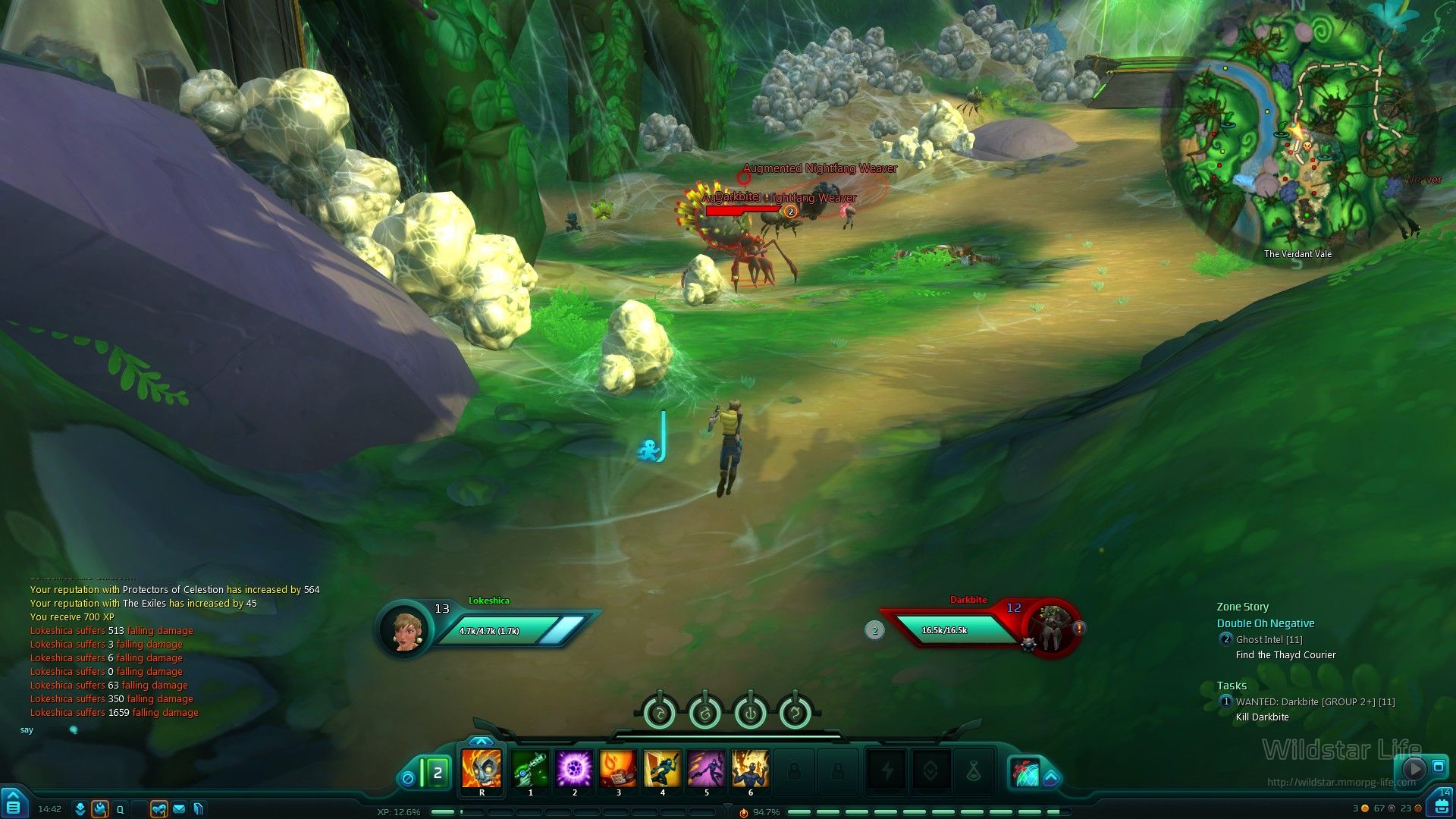Select the WANTED: Darkbite task entry
This screenshot has width=1456, height=819.
pyautogui.click(x=1315, y=701)
